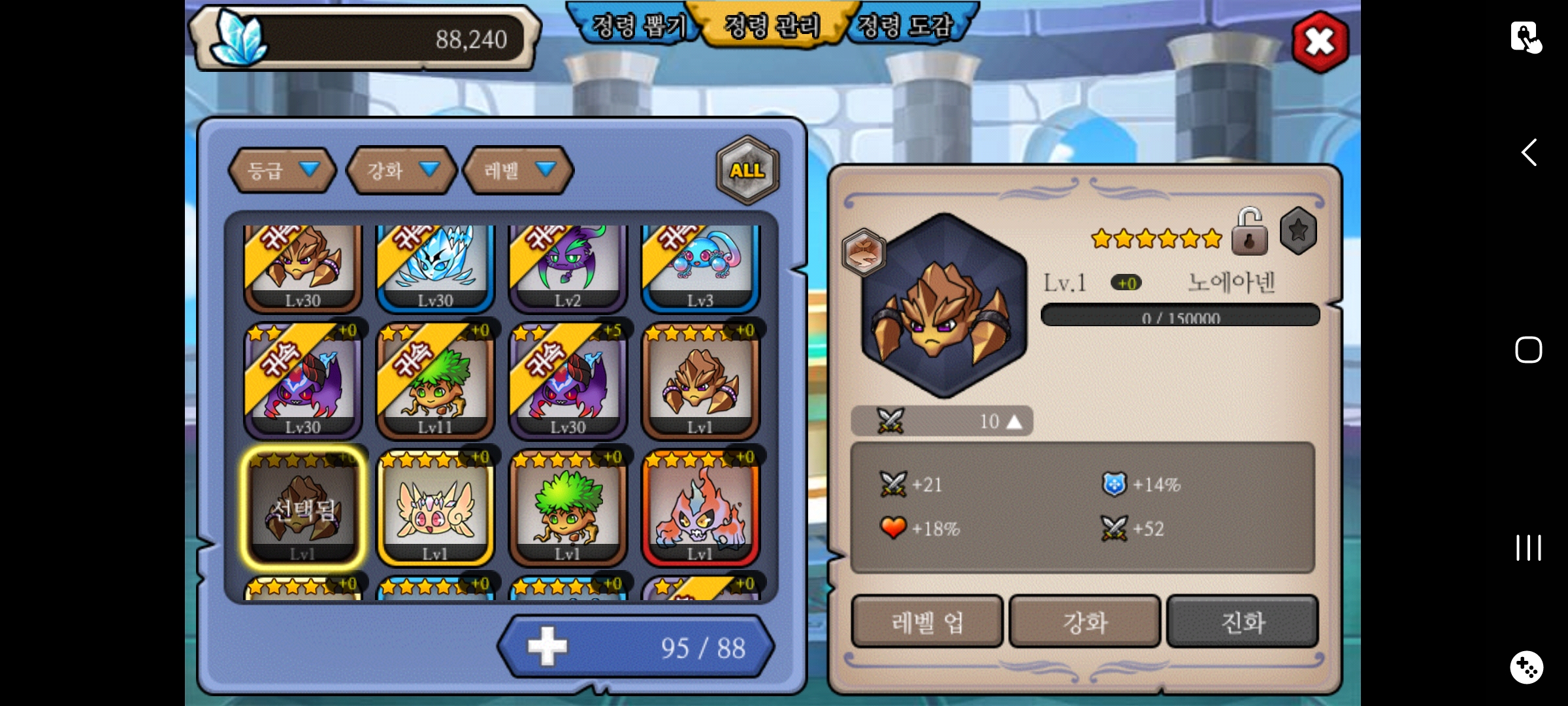Select the pink winged fairy spirit
The image size is (1568, 706).
(435, 508)
